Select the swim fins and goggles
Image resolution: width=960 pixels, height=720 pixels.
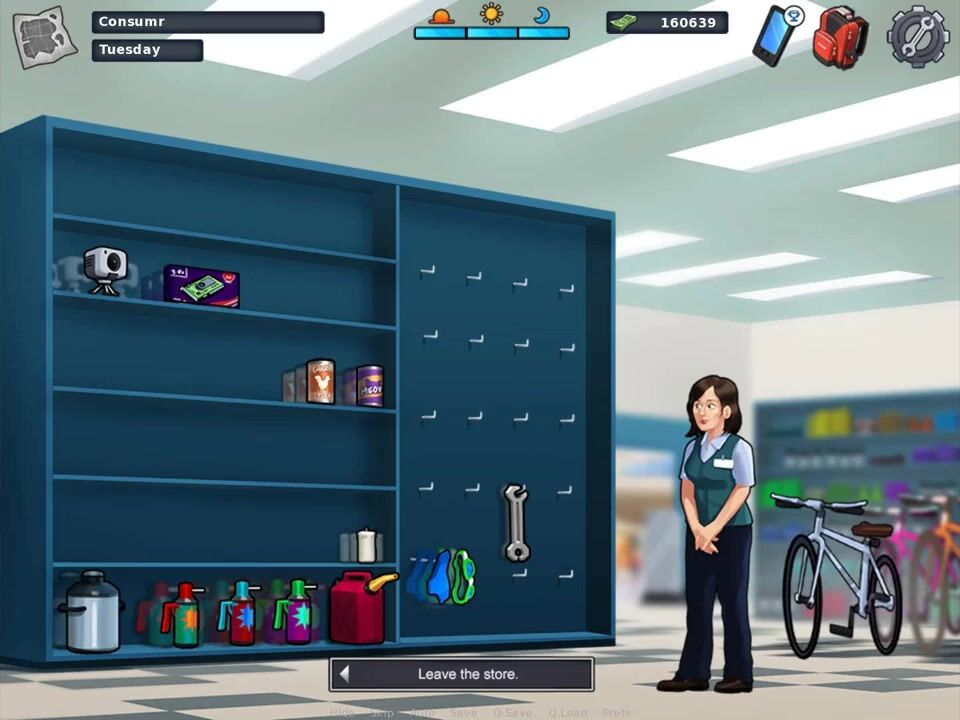[x=444, y=577]
